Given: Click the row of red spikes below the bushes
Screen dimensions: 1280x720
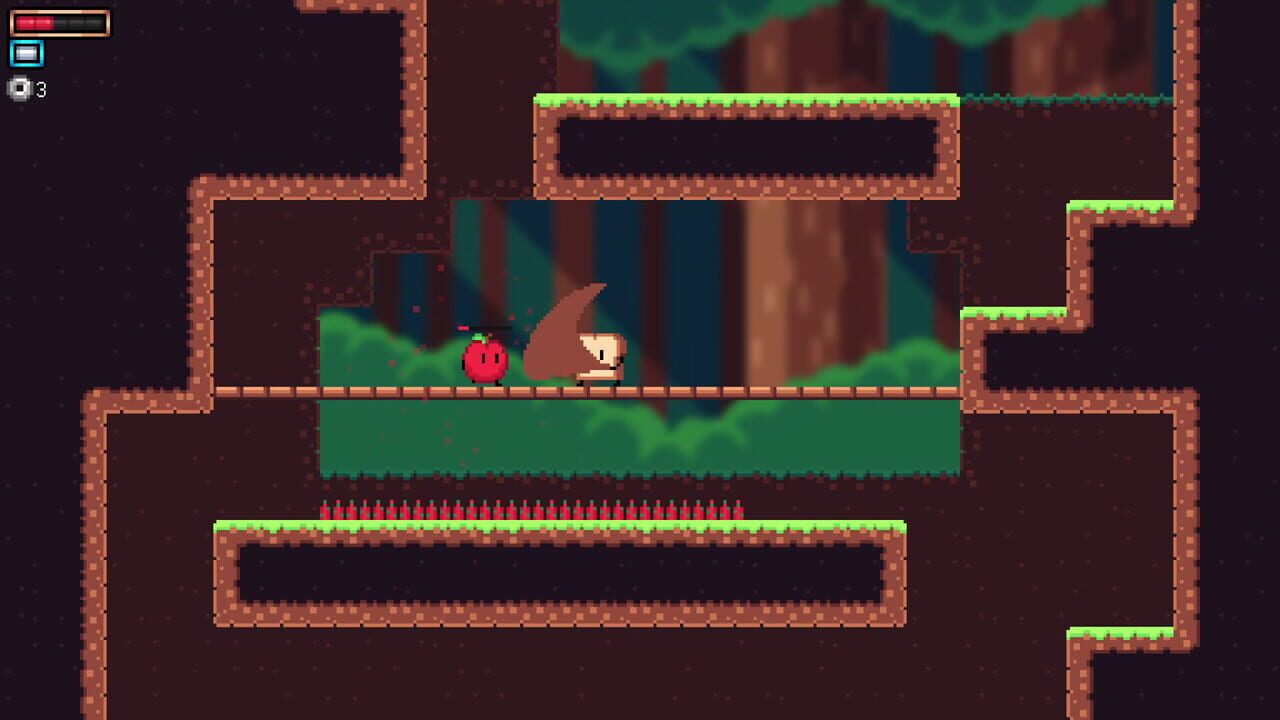Looking at the screenshot, I should 530,508.
